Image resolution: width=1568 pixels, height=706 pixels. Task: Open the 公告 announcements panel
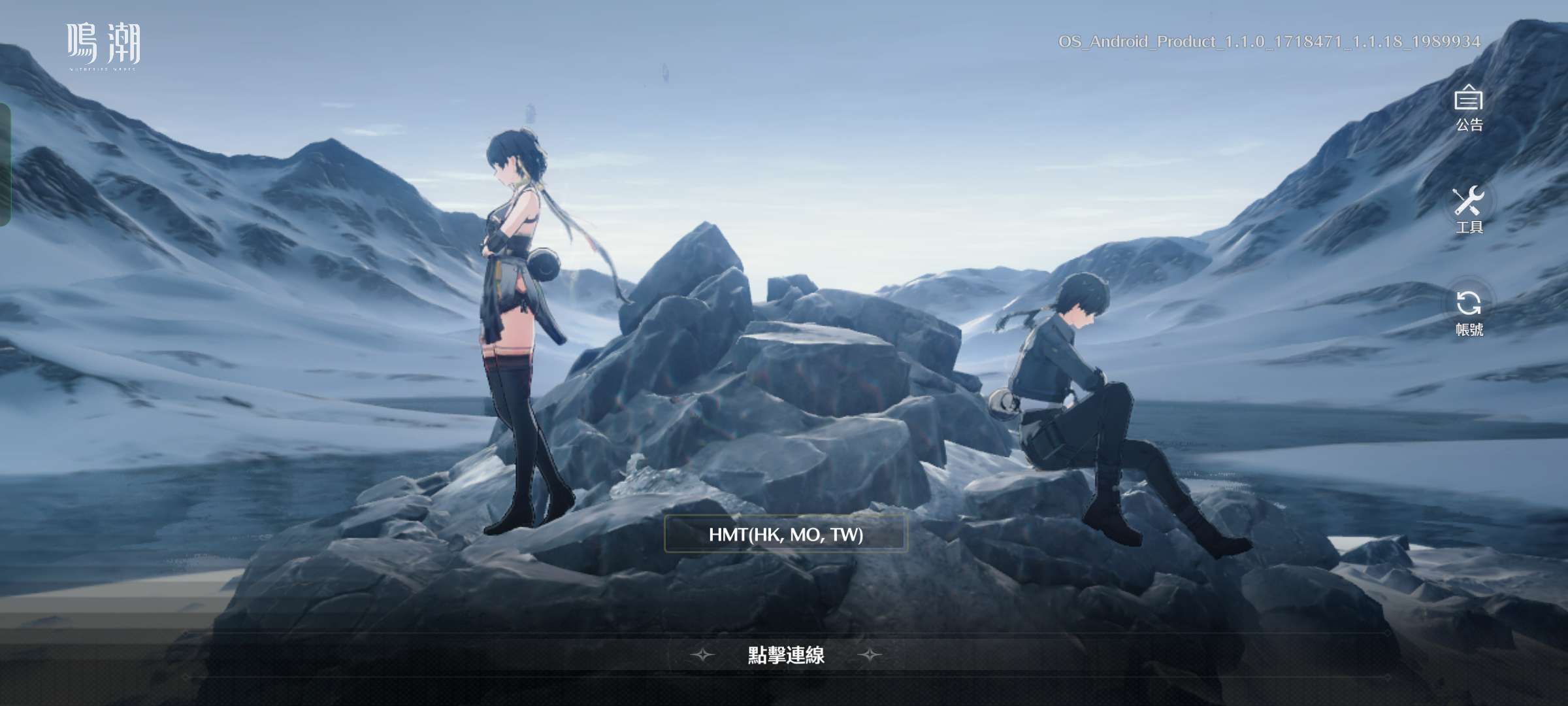1468,108
